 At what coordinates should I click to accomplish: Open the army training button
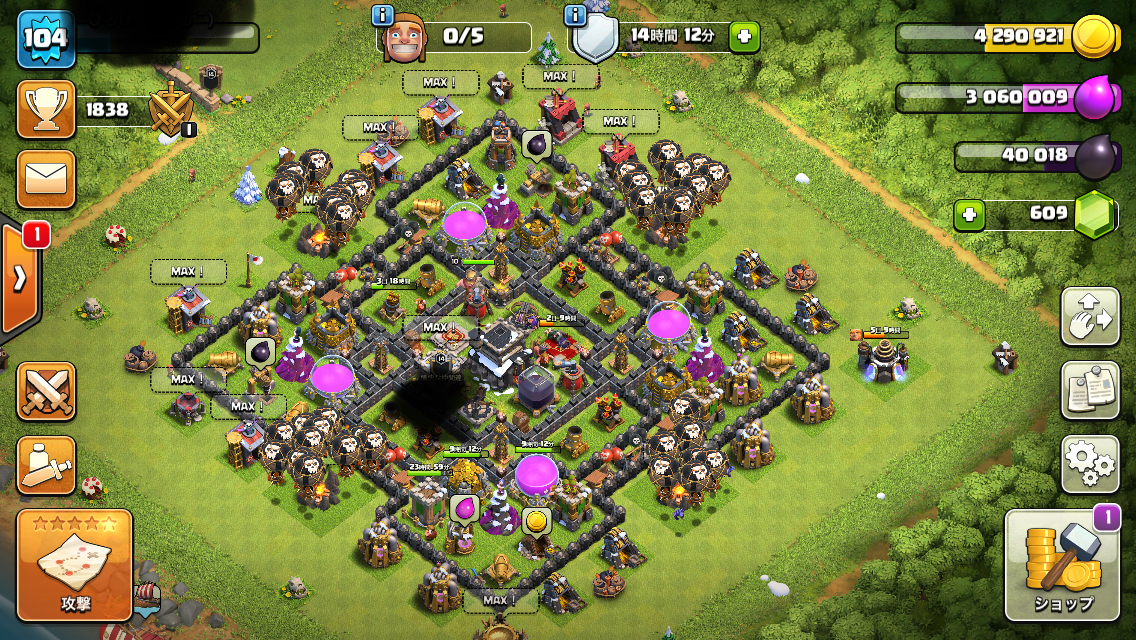coord(46,465)
